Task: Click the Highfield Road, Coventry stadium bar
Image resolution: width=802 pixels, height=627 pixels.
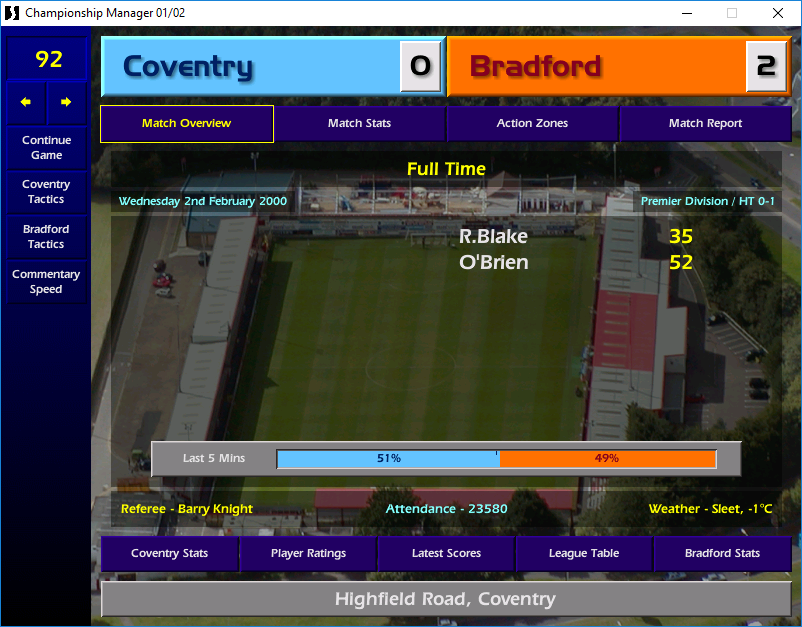Action: coord(445,600)
